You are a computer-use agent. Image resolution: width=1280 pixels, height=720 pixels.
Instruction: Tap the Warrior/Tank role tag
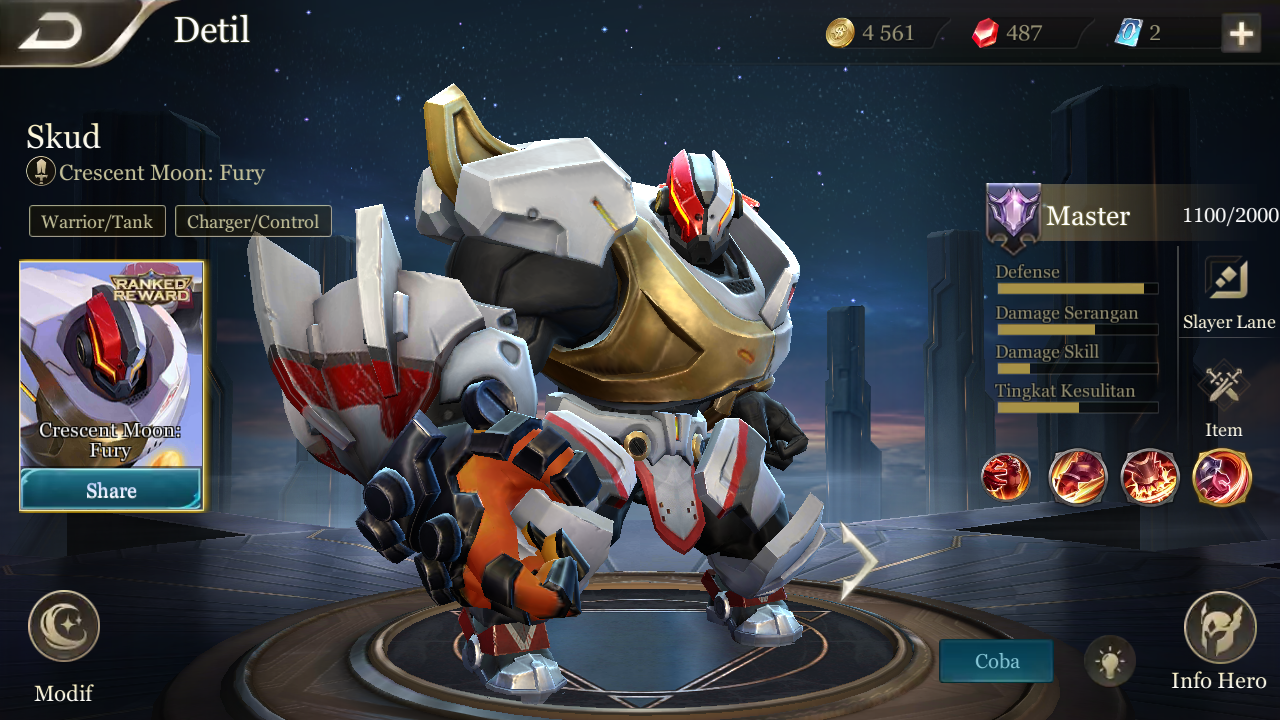(97, 222)
